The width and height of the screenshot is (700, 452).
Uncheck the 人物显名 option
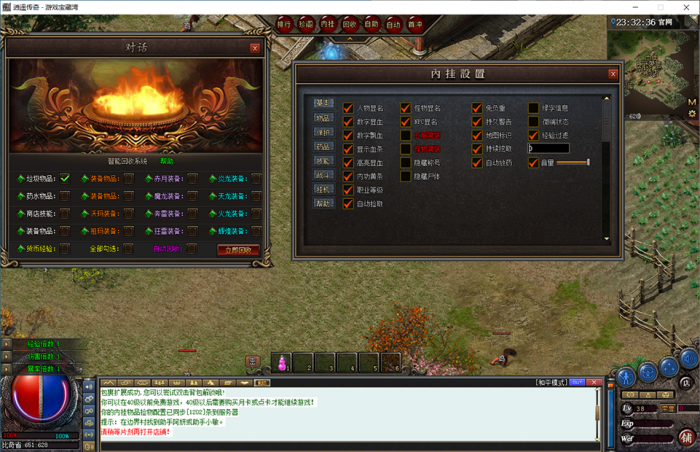pos(348,108)
